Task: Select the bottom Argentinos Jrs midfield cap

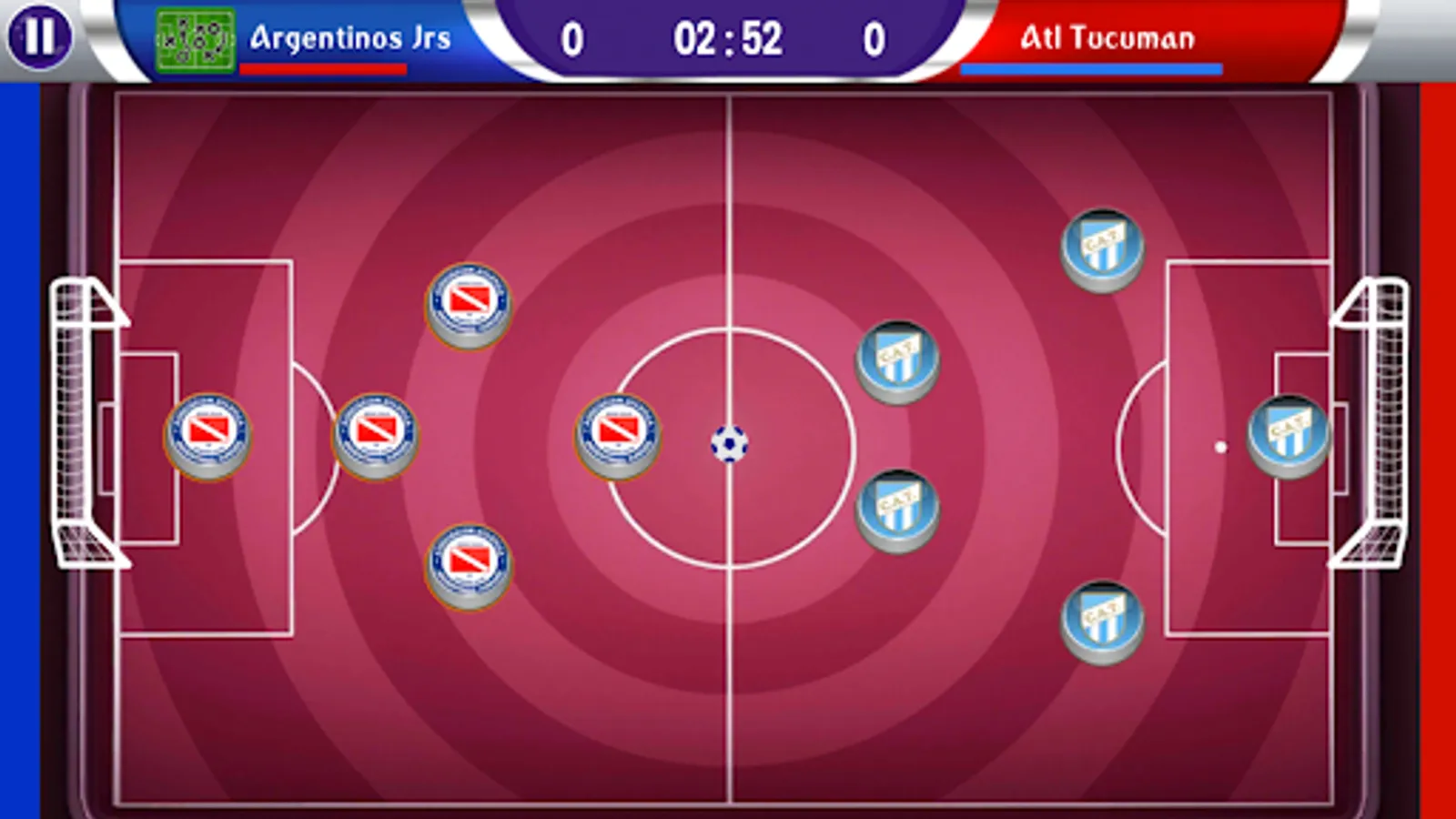Action: point(470,564)
